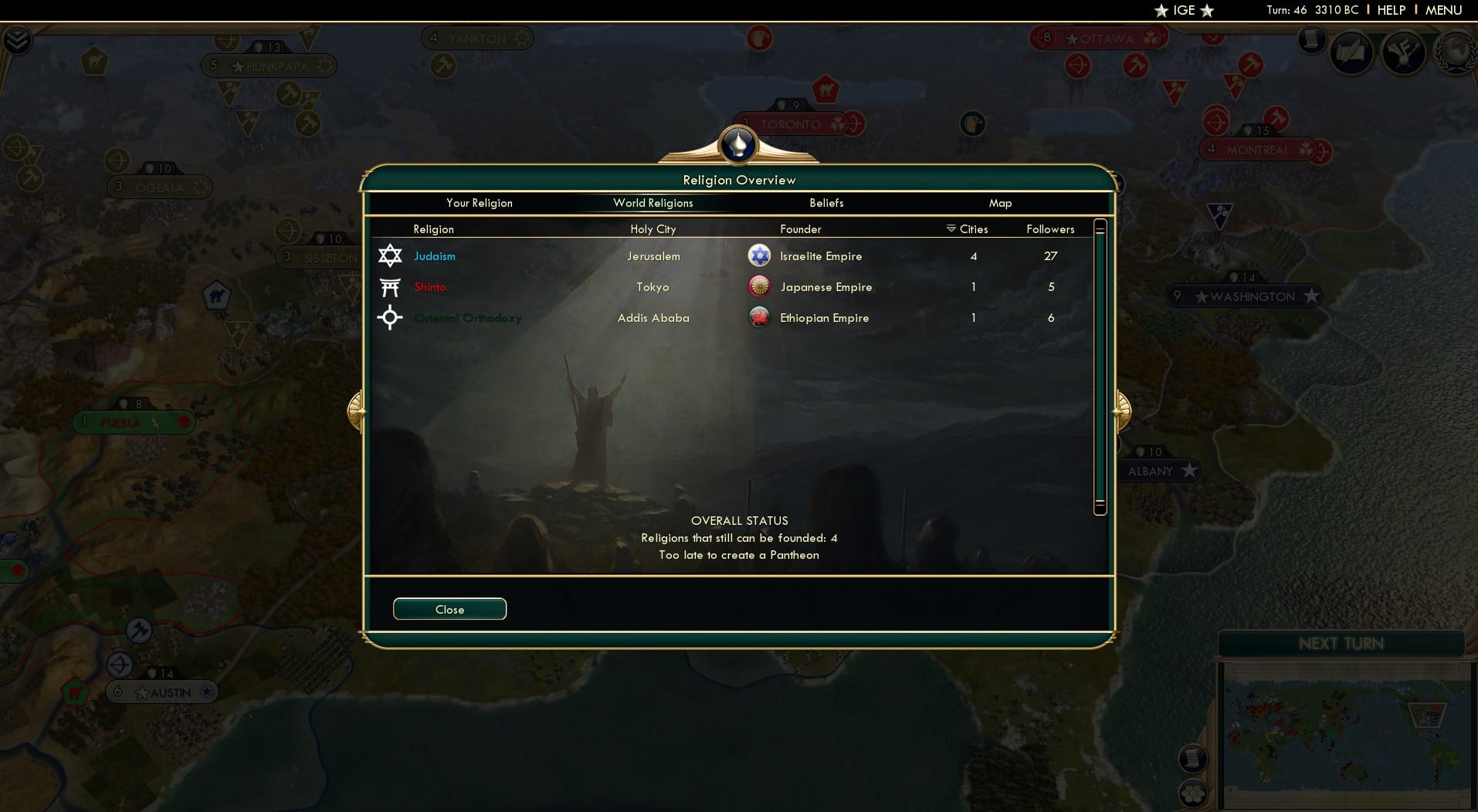Click the Oriental Orthodoxy religion icon
The width and height of the screenshot is (1478, 812).
coord(391,317)
